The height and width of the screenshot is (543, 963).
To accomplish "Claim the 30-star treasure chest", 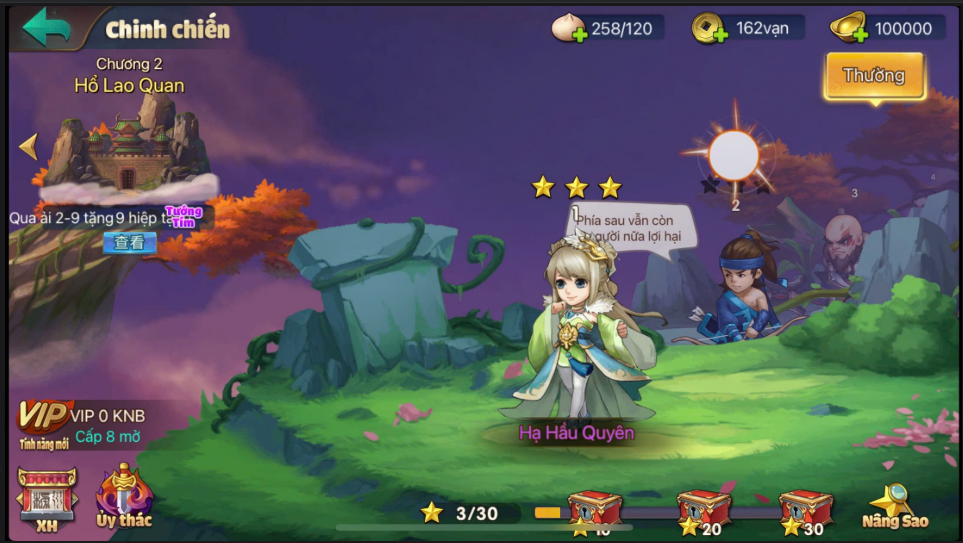I will (x=805, y=511).
